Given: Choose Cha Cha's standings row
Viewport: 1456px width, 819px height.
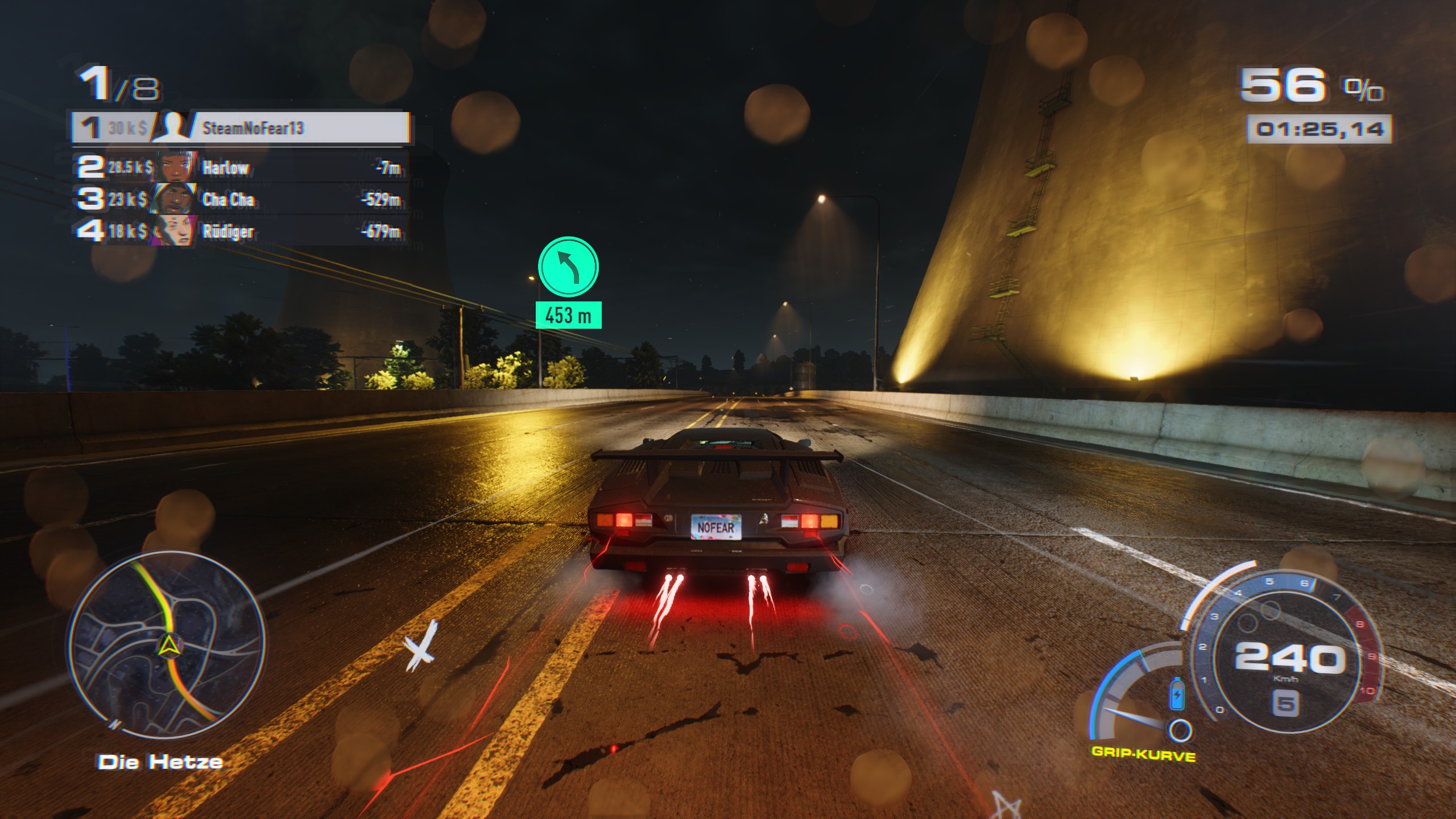Looking at the screenshot, I should point(241,199).
